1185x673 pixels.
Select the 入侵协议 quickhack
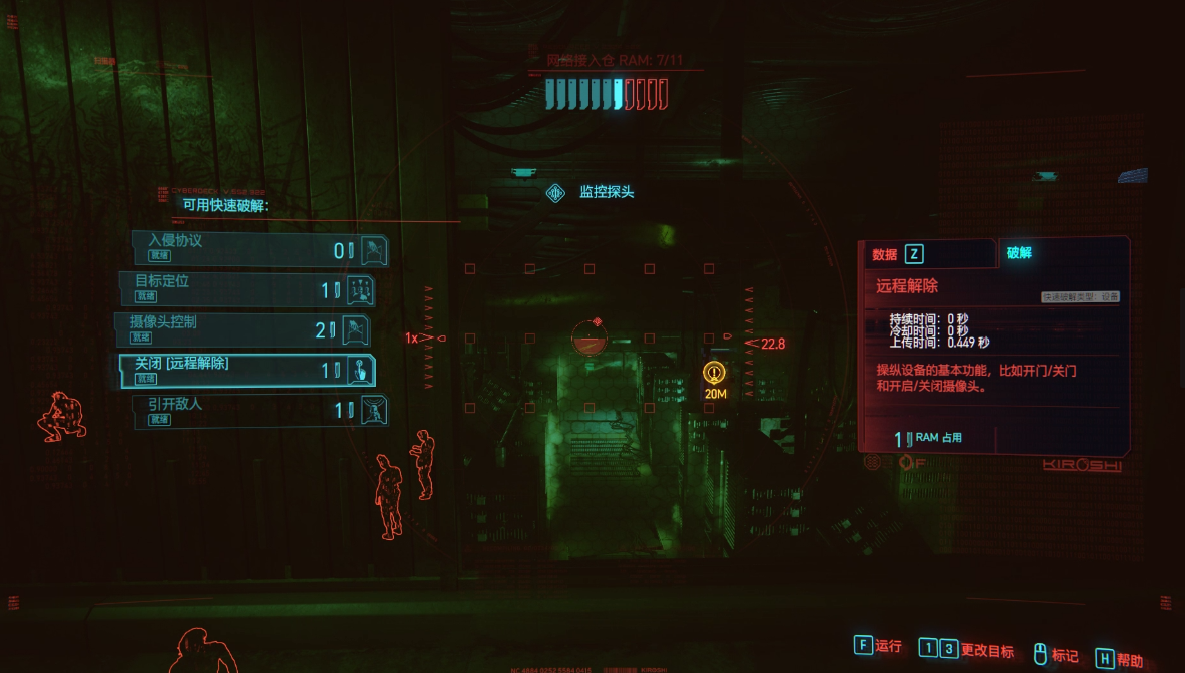click(260, 248)
